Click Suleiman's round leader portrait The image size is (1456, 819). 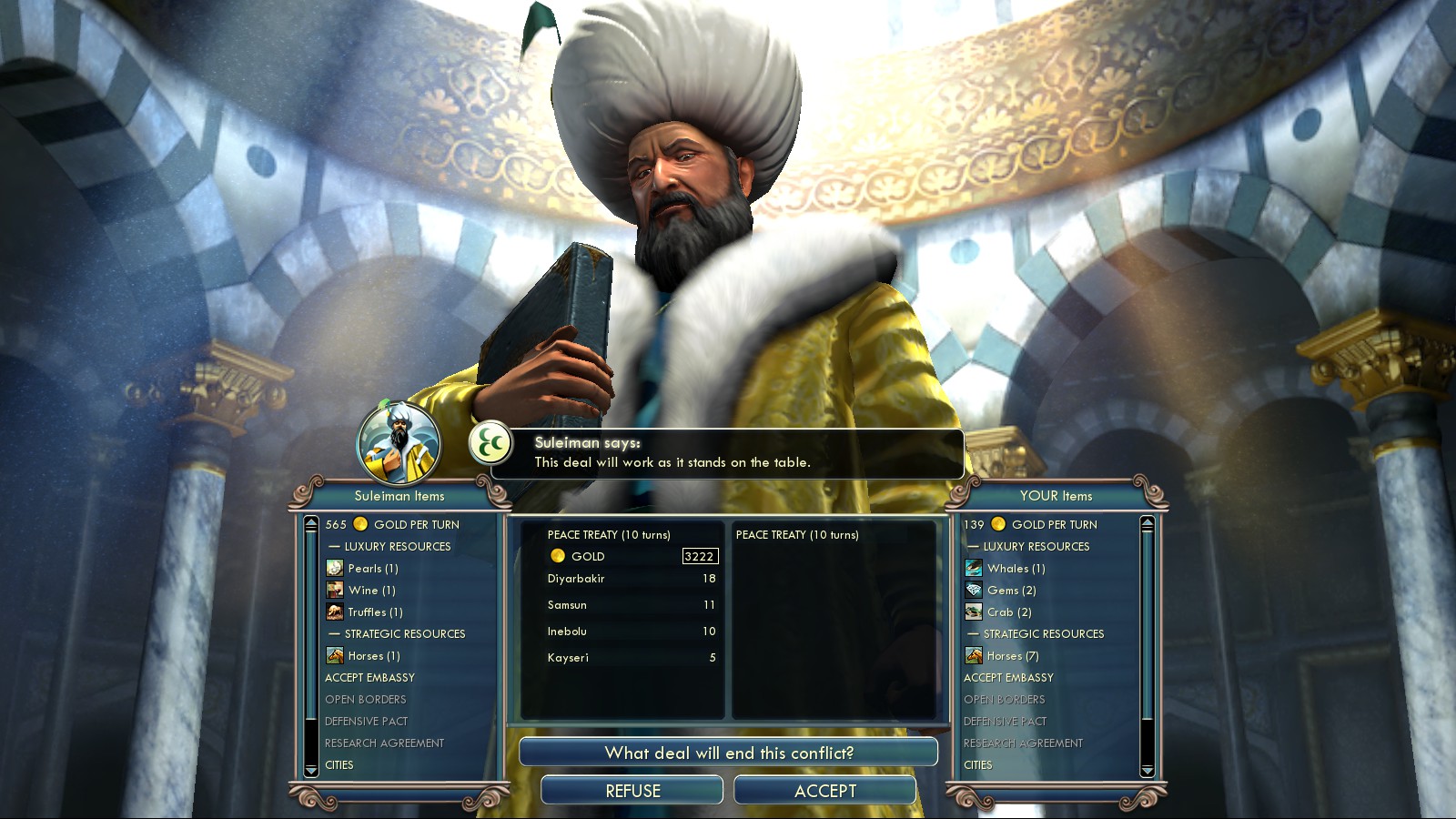[399, 443]
